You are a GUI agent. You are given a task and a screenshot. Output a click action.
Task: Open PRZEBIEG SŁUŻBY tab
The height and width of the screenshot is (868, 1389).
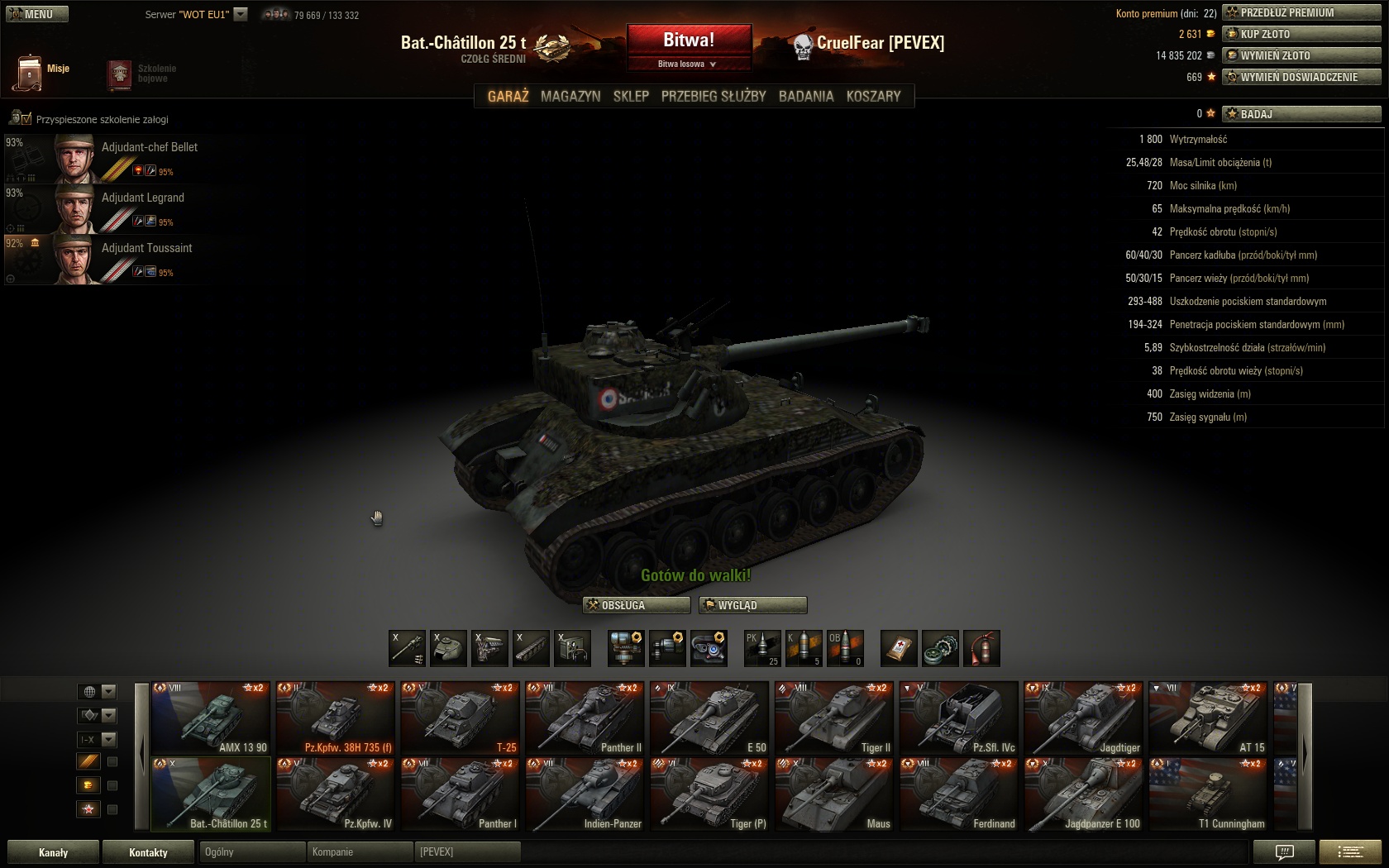point(714,96)
